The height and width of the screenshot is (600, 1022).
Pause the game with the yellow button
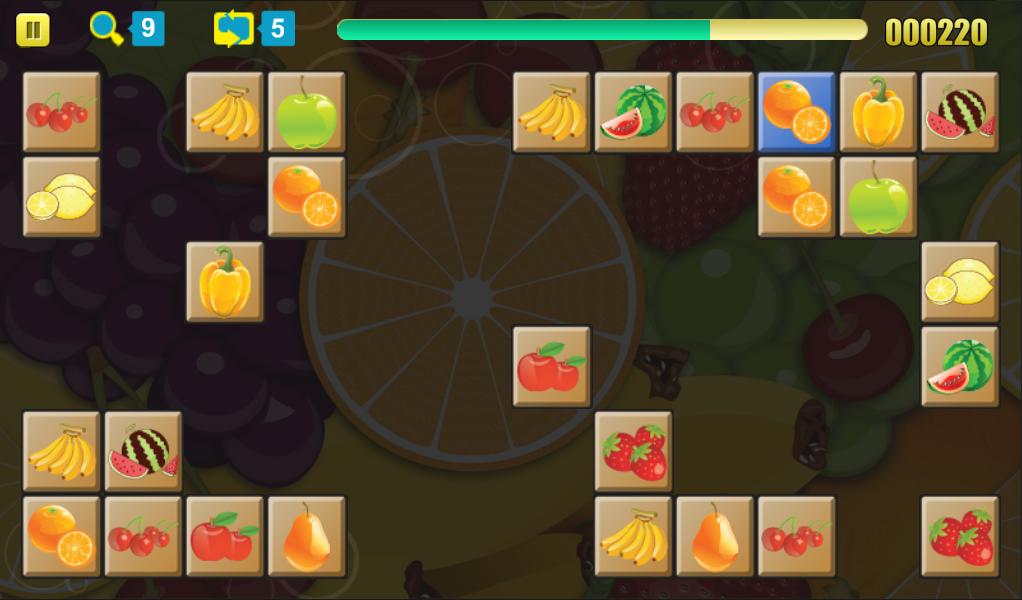point(32,30)
